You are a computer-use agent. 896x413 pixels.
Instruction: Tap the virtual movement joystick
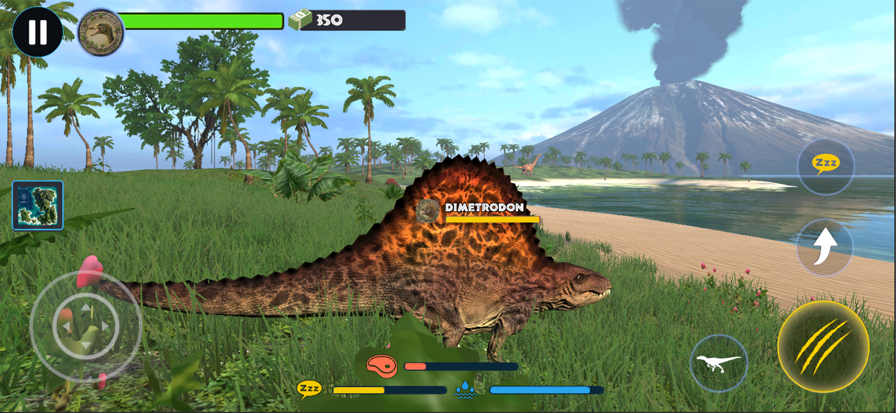85,325
